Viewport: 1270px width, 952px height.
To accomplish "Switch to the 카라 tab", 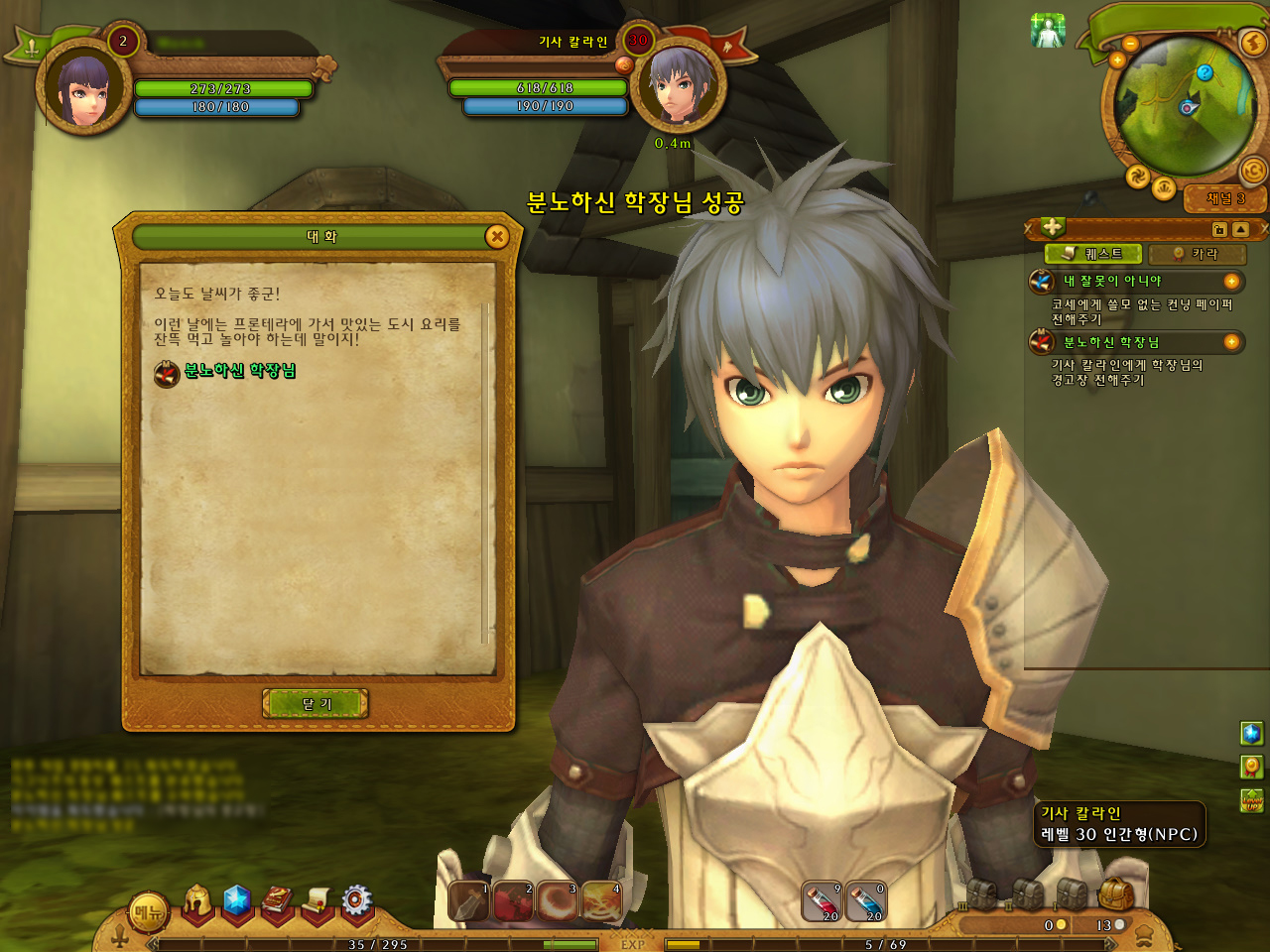I will [x=1197, y=254].
